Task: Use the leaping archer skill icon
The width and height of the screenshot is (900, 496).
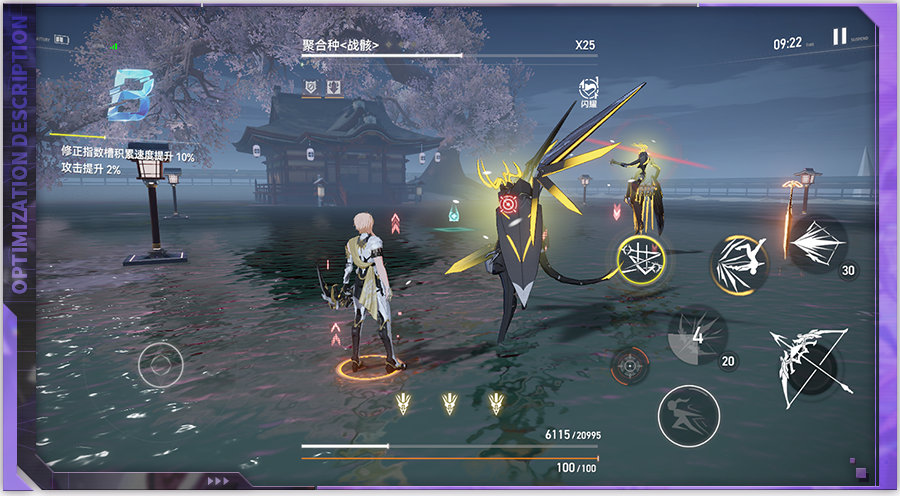Action: pos(741,262)
